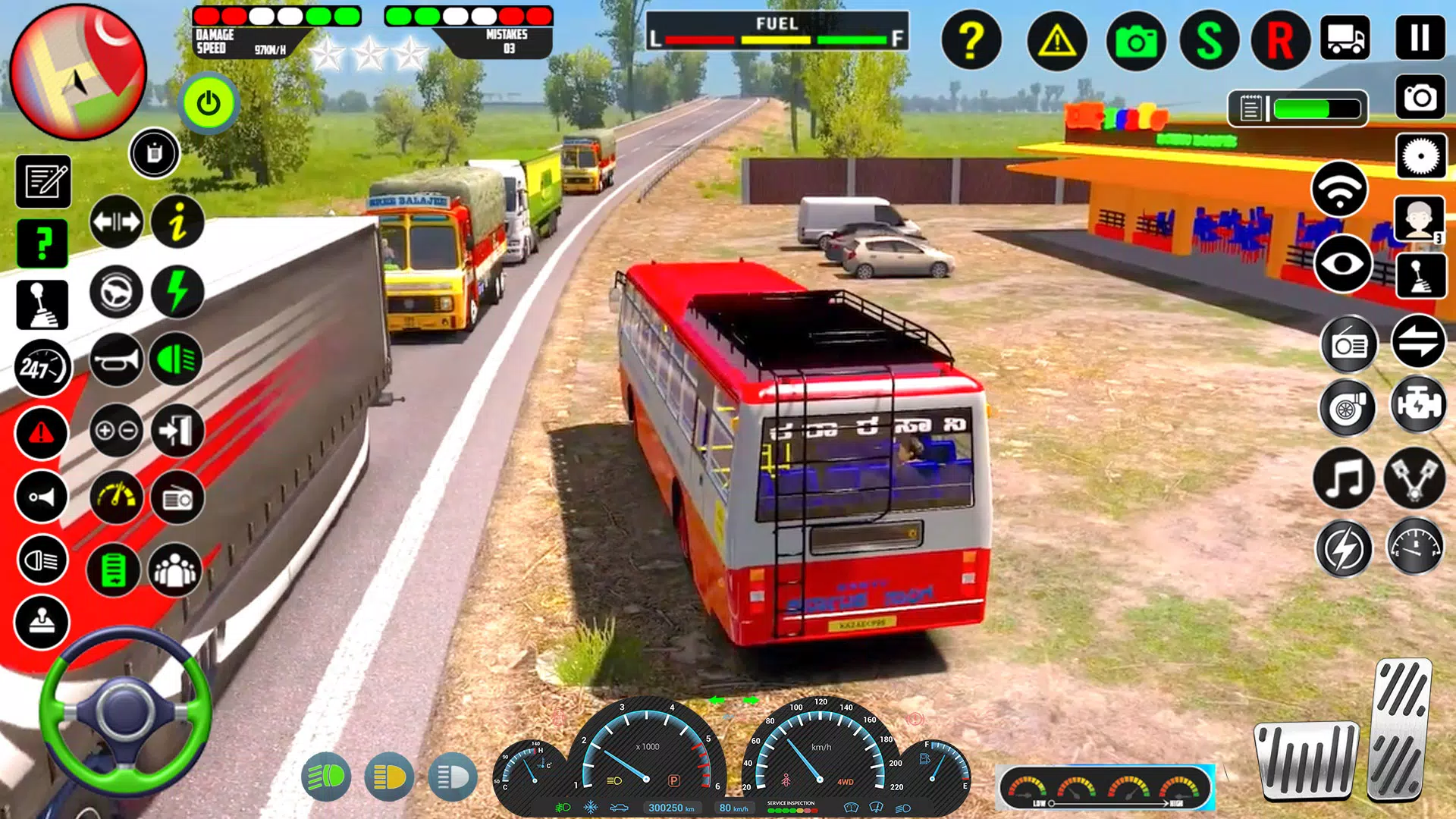The image size is (1456, 819).
Task: Take a screenshot with the white camera icon
Action: tap(1420, 98)
